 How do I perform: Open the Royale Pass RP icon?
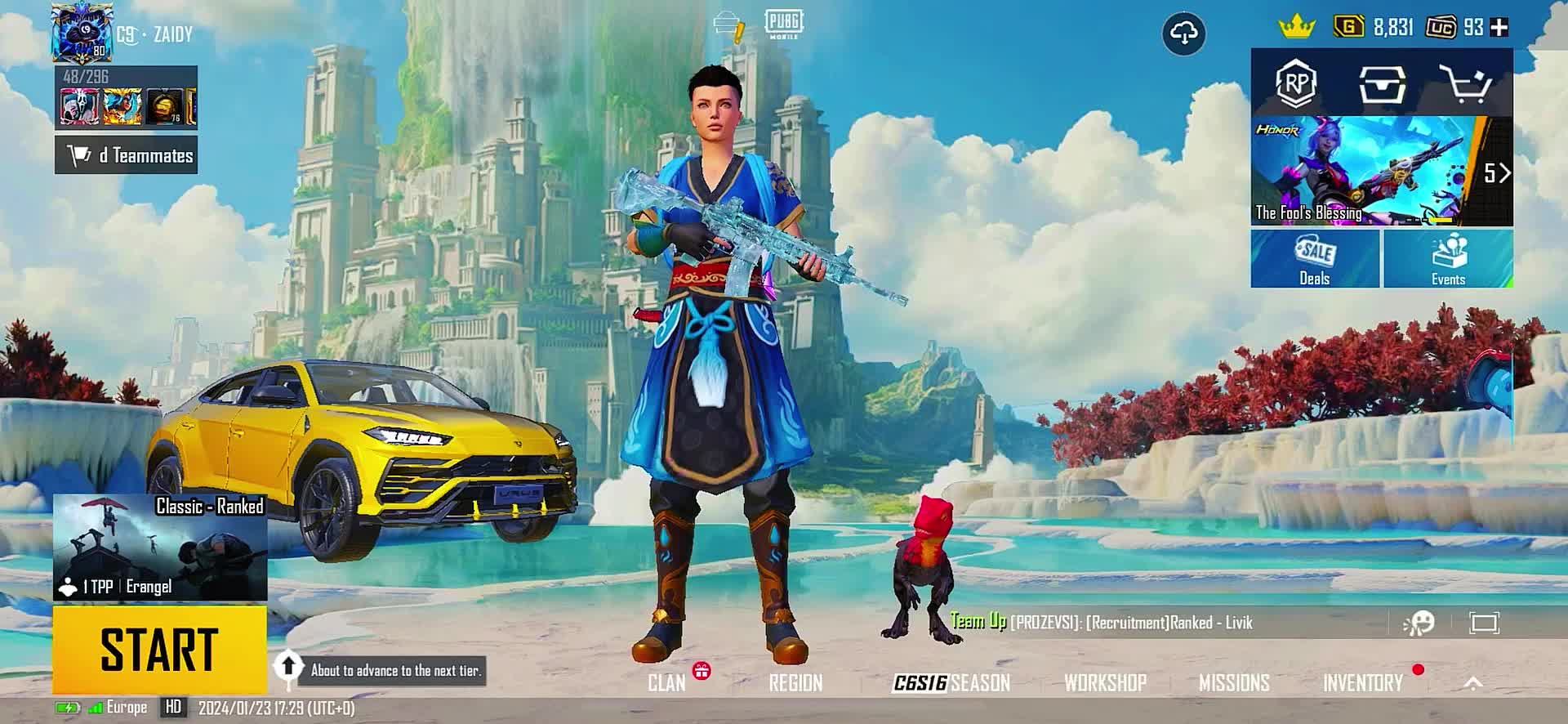[x=1296, y=83]
